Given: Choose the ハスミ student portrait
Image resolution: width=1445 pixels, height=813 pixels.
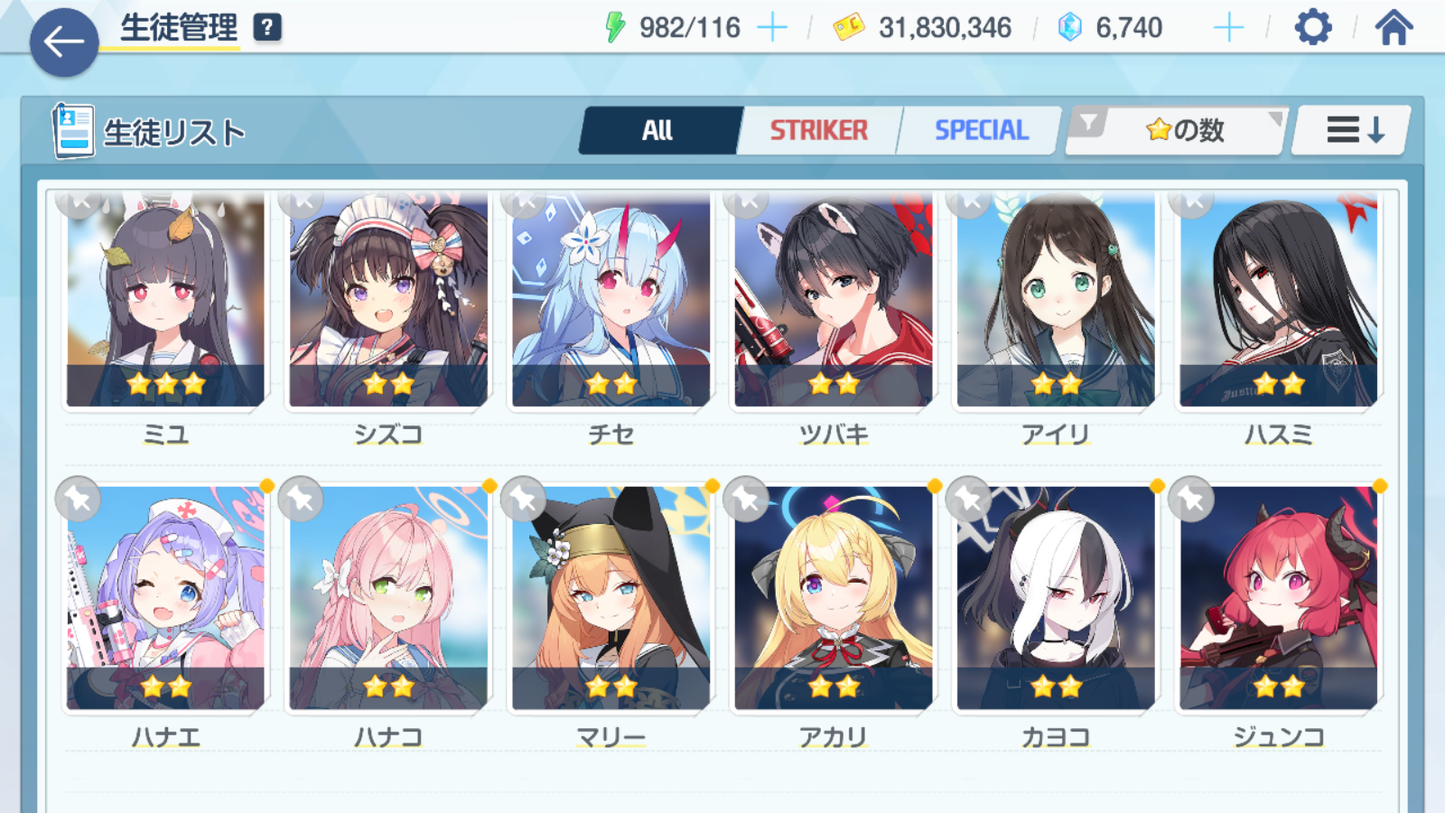Looking at the screenshot, I should point(1278,300).
